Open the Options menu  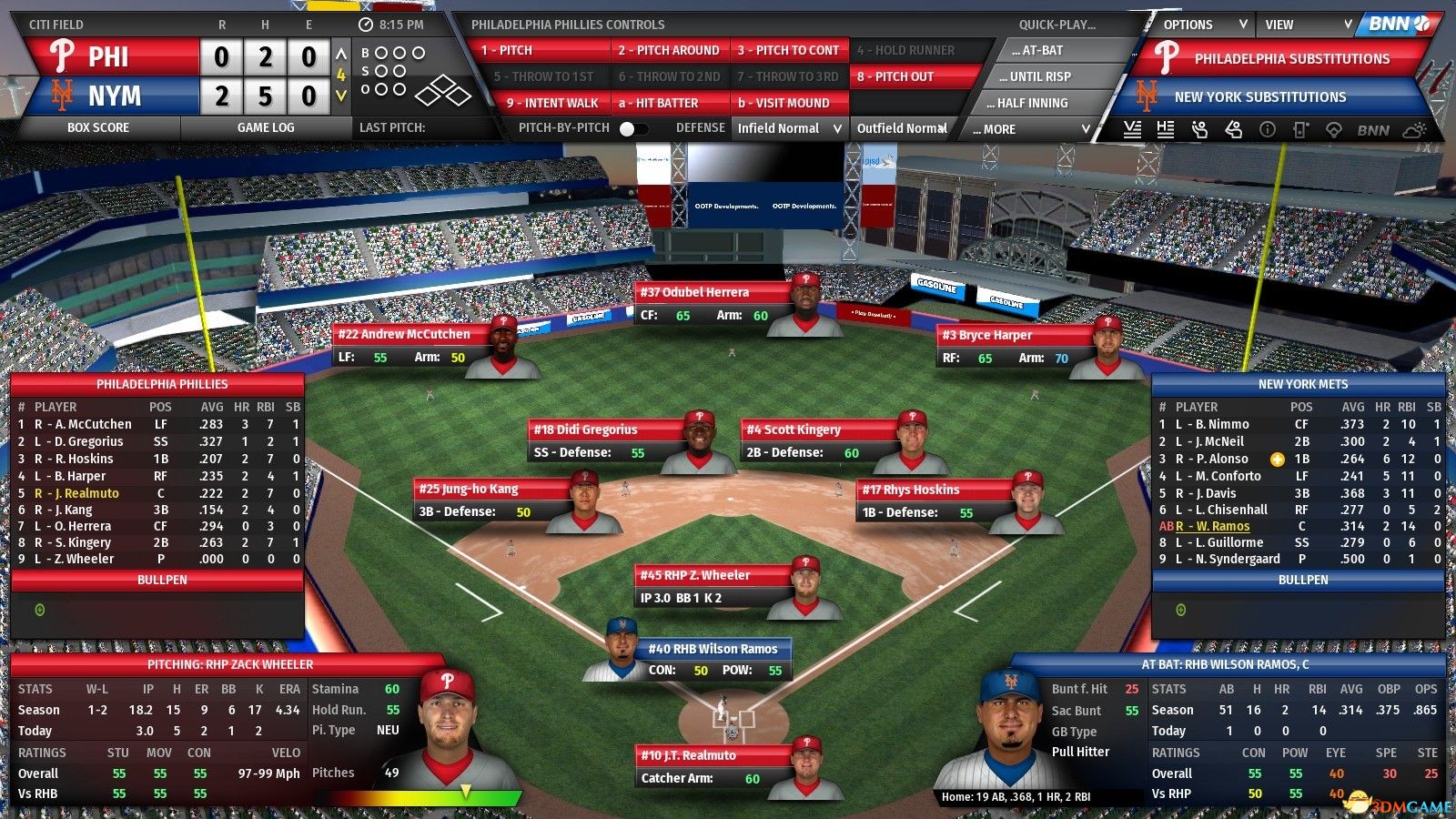1203,25
